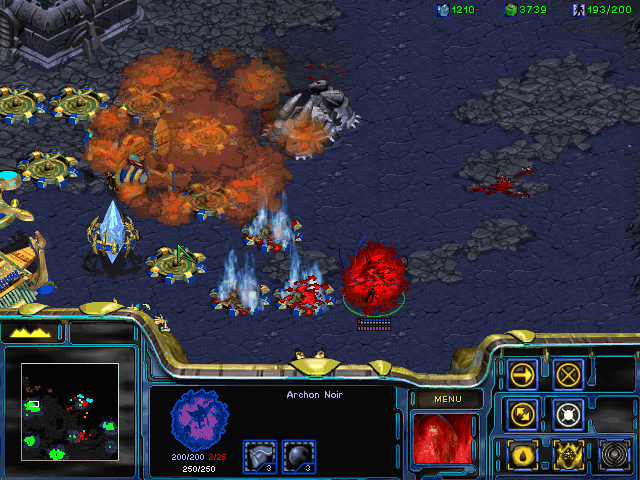Select the Patrol command icon
This screenshot has height=480, width=640.
522,413
